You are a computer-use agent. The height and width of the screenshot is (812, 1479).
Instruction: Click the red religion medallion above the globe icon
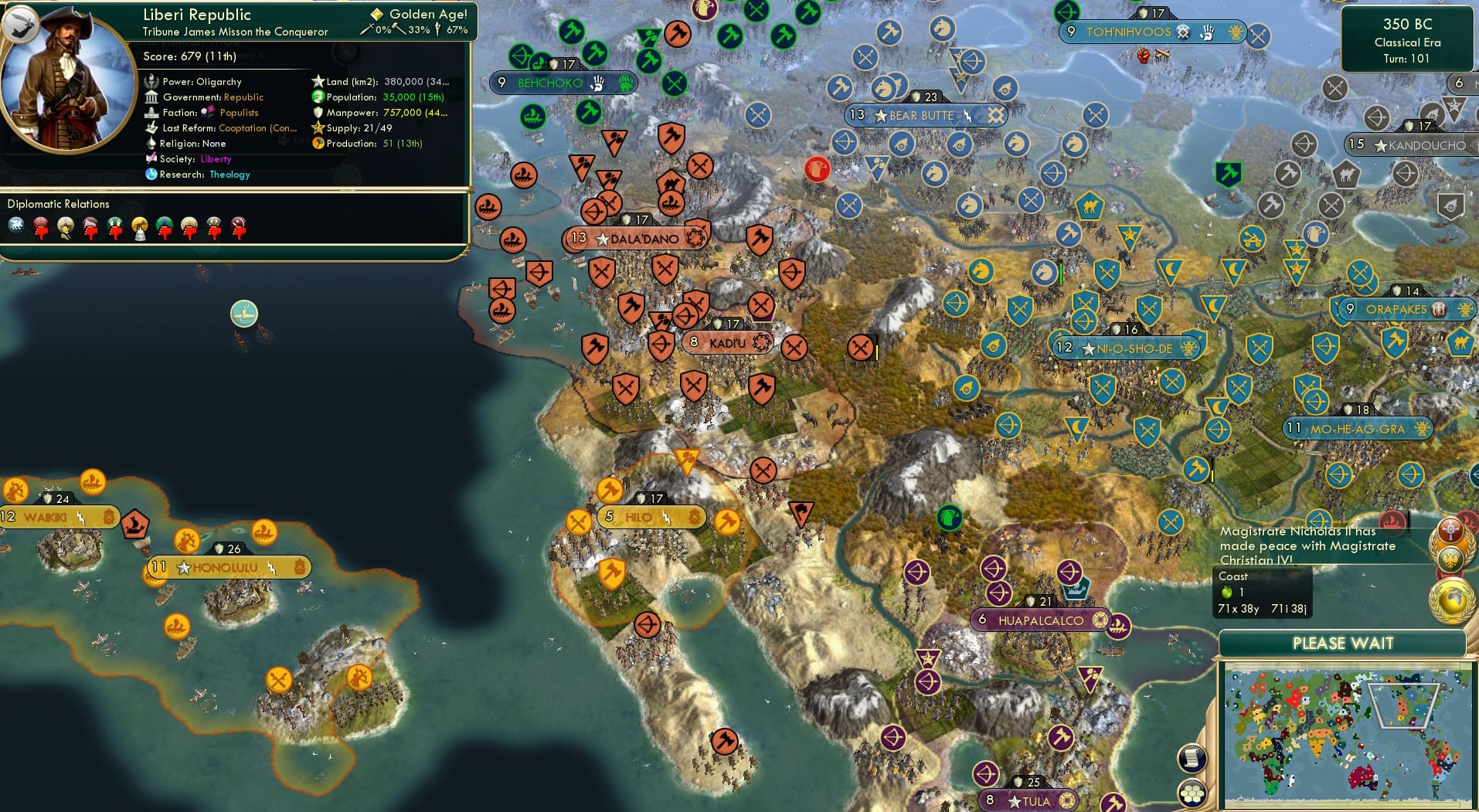tap(1450, 531)
